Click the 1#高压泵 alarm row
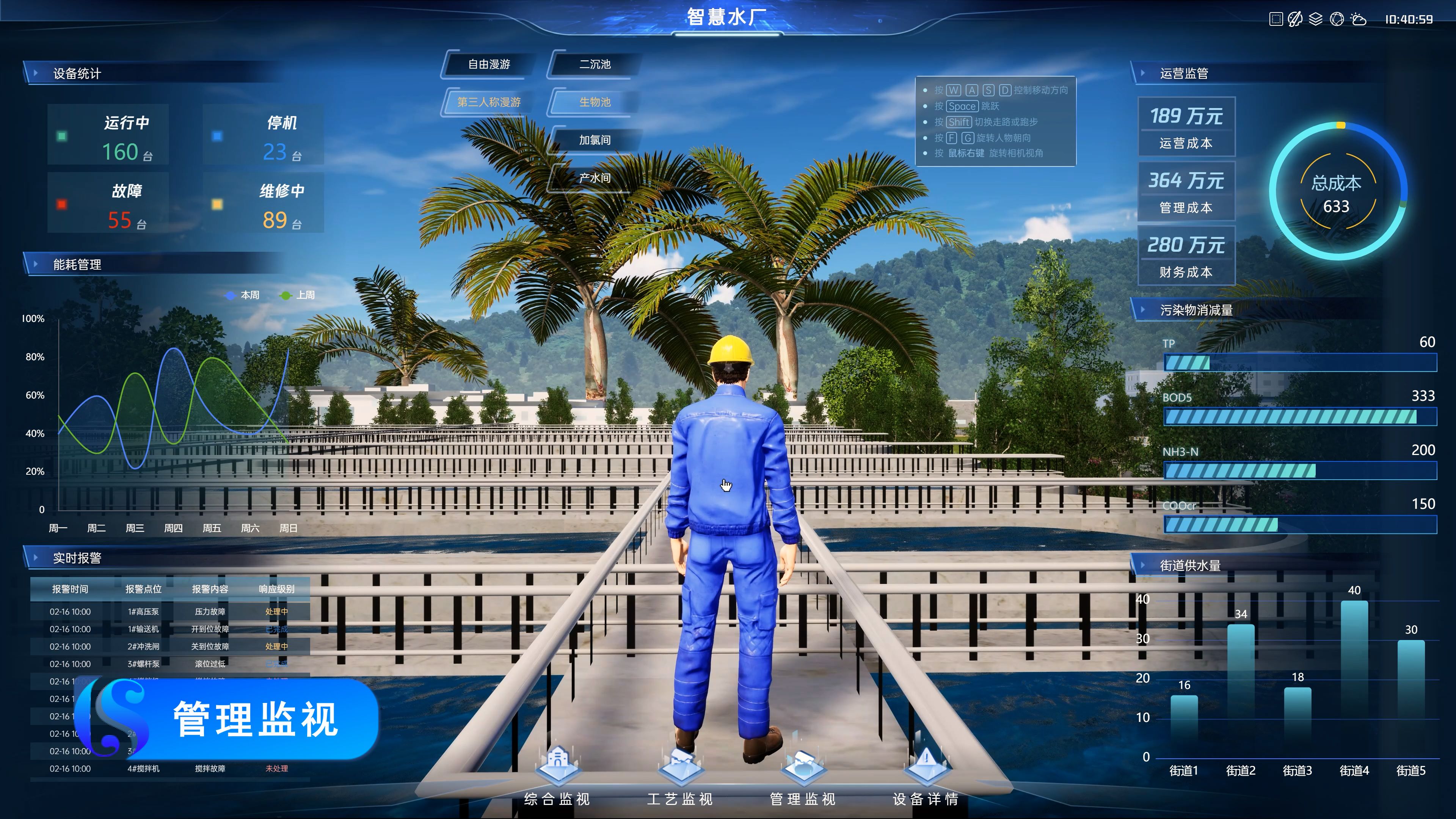This screenshot has width=1456, height=819. (x=169, y=612)
